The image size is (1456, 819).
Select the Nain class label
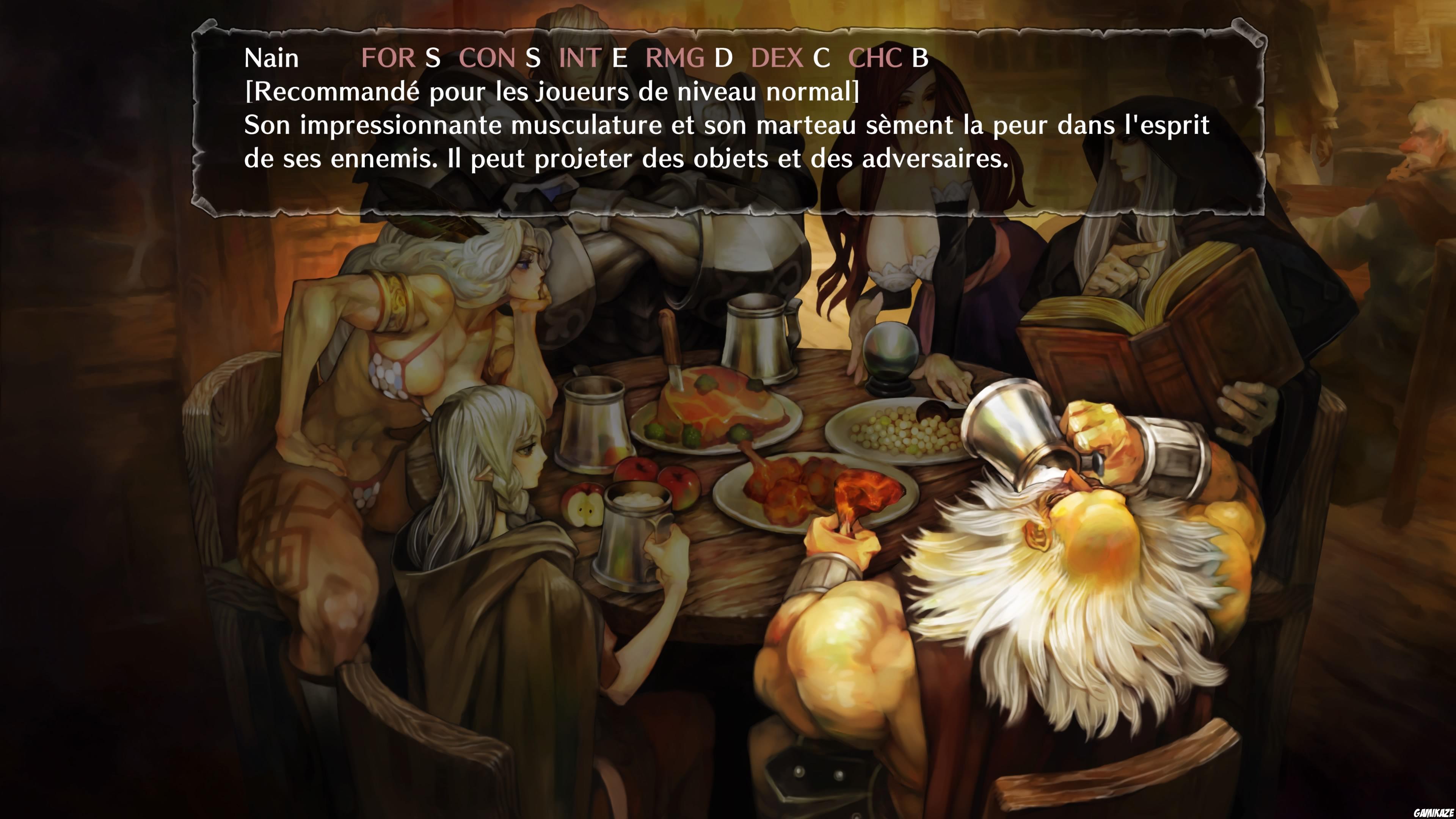point(271,57)
